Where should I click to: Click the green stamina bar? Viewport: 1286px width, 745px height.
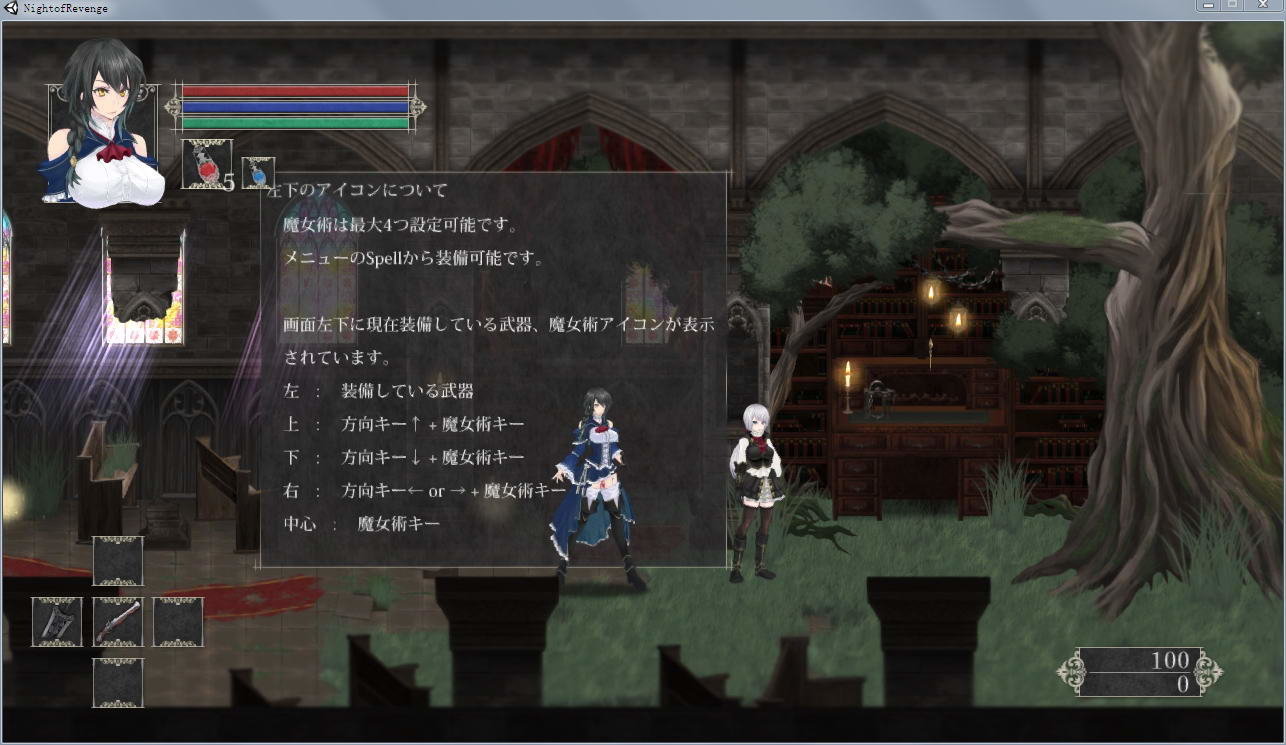tap(295, 124)
